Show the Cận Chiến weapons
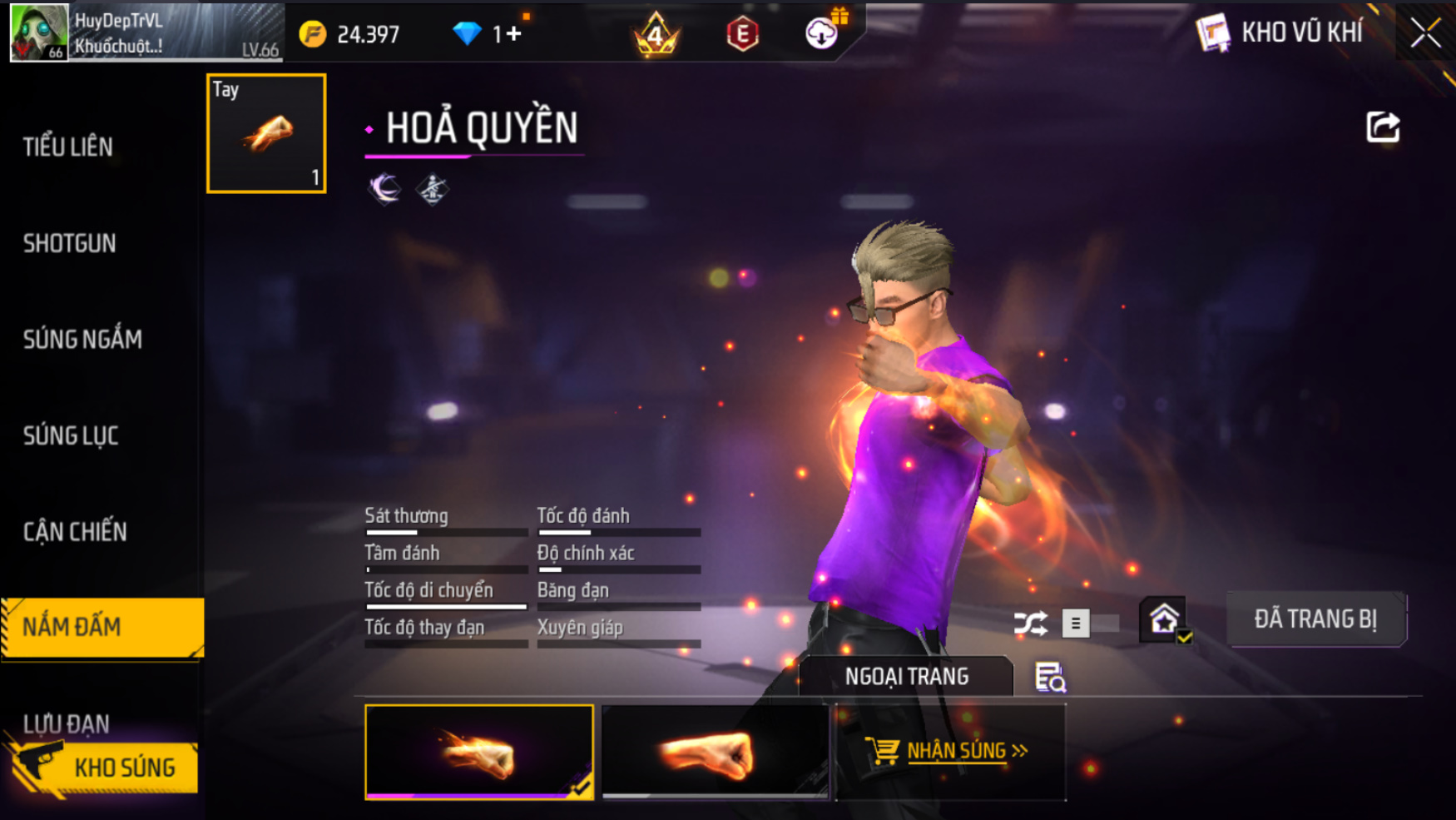The image size is (1456, 820). pyautogui.click(x=75, y=532)
